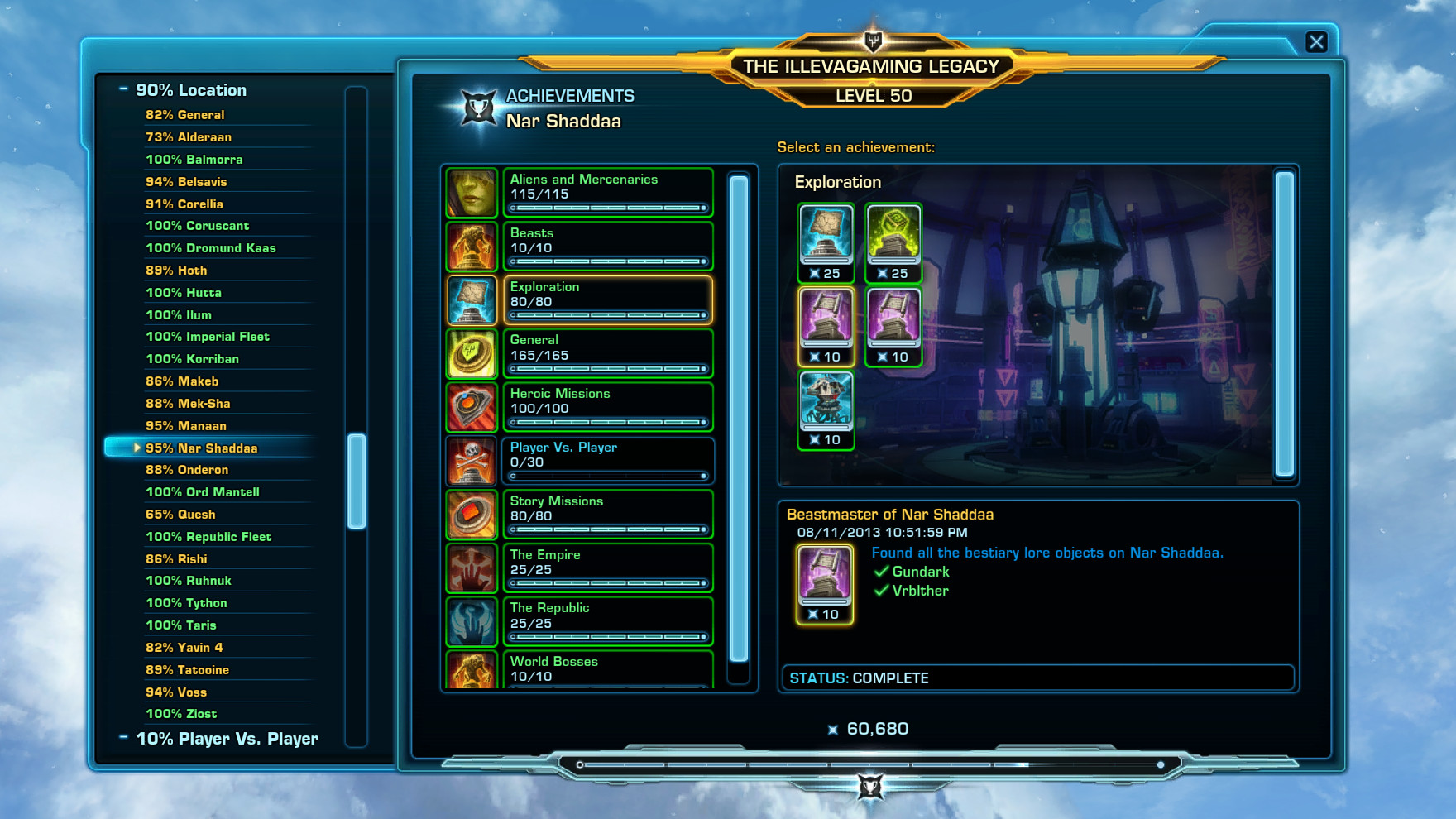Expand the 10% Player Vs. Player section
Screen dimensions: 1456x819
tap(124, 738)
